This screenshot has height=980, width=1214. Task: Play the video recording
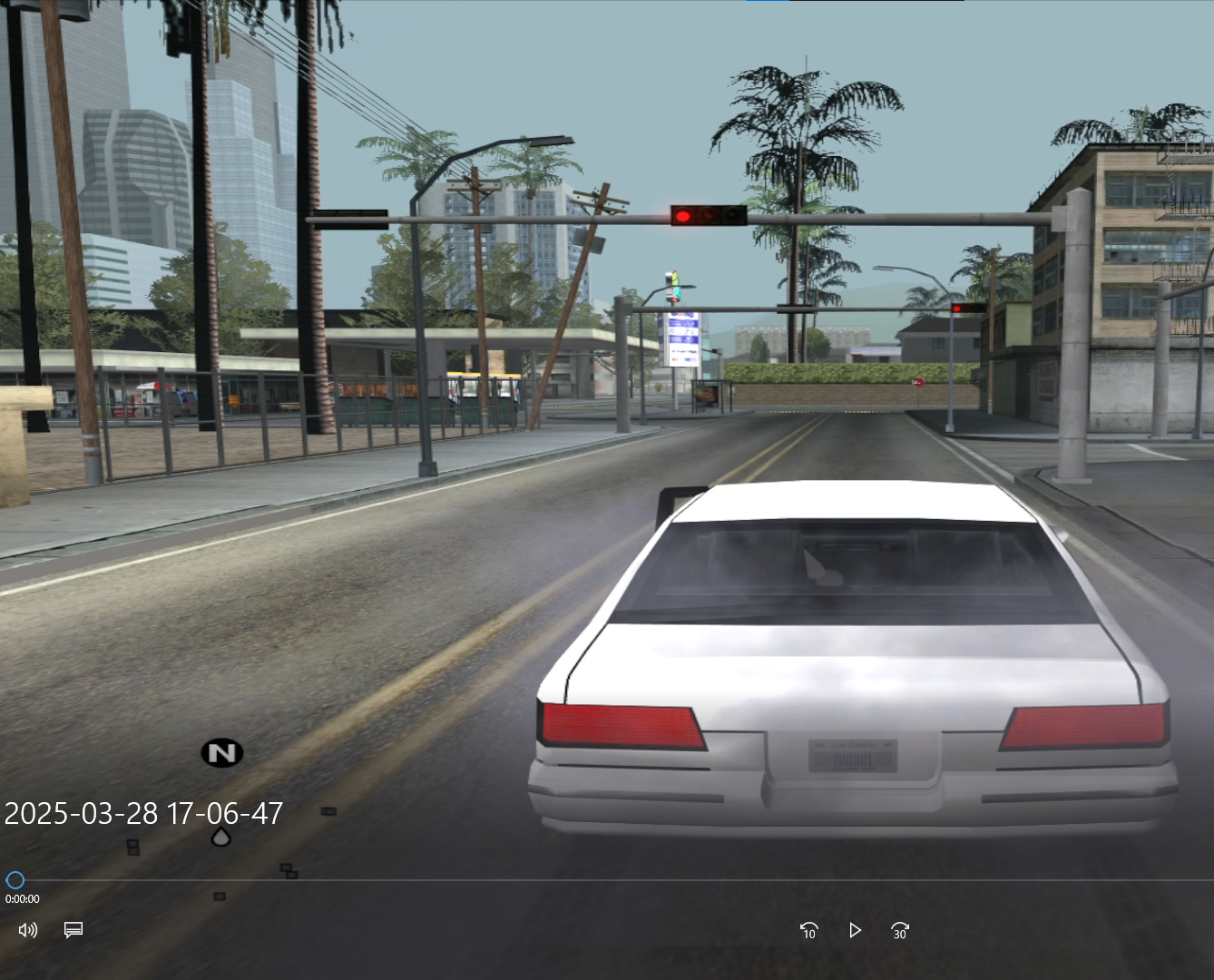tap(855, 930)
